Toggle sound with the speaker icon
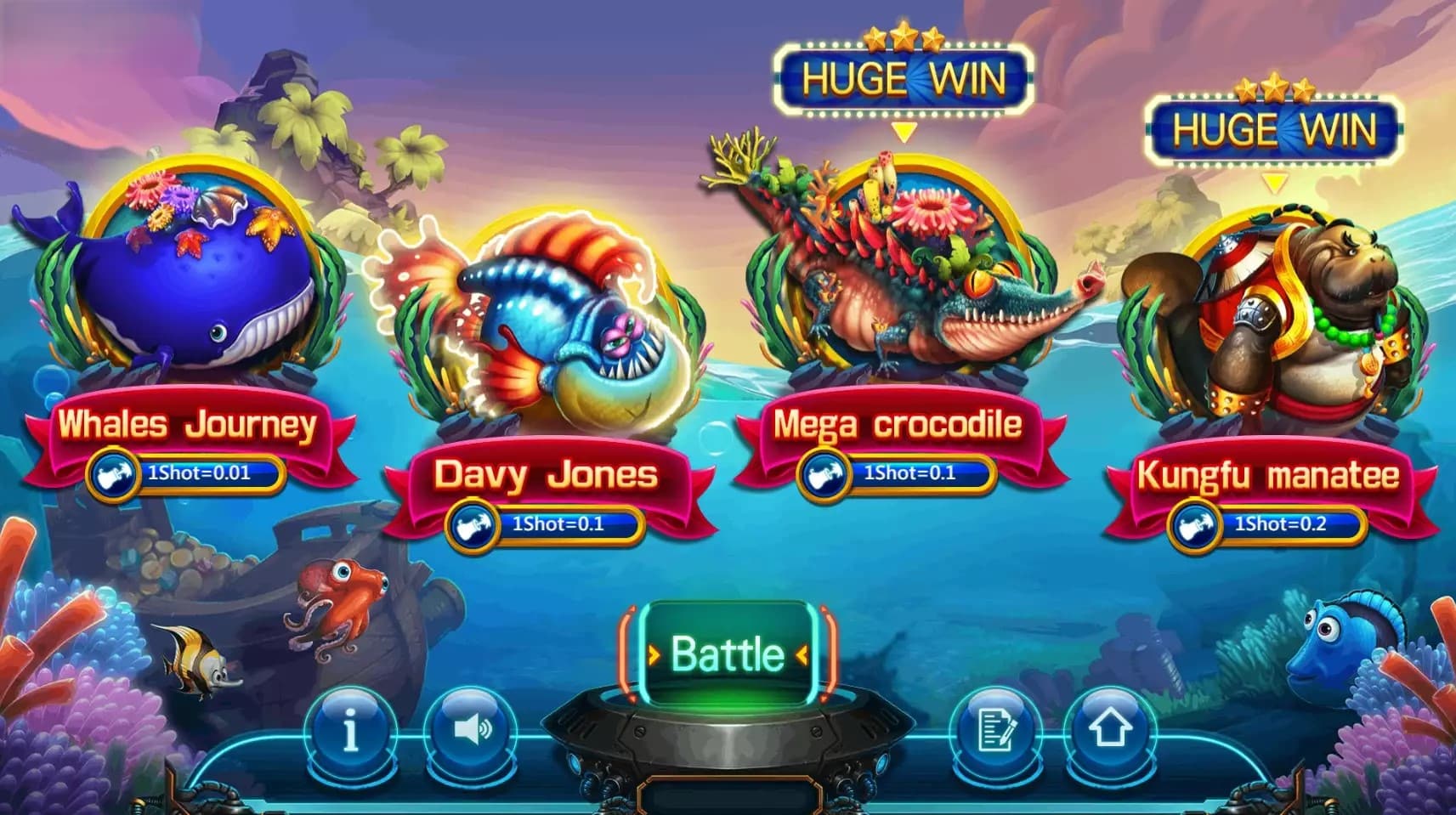The width and height of the screenshot is (1456, 815). pos(472,730)
